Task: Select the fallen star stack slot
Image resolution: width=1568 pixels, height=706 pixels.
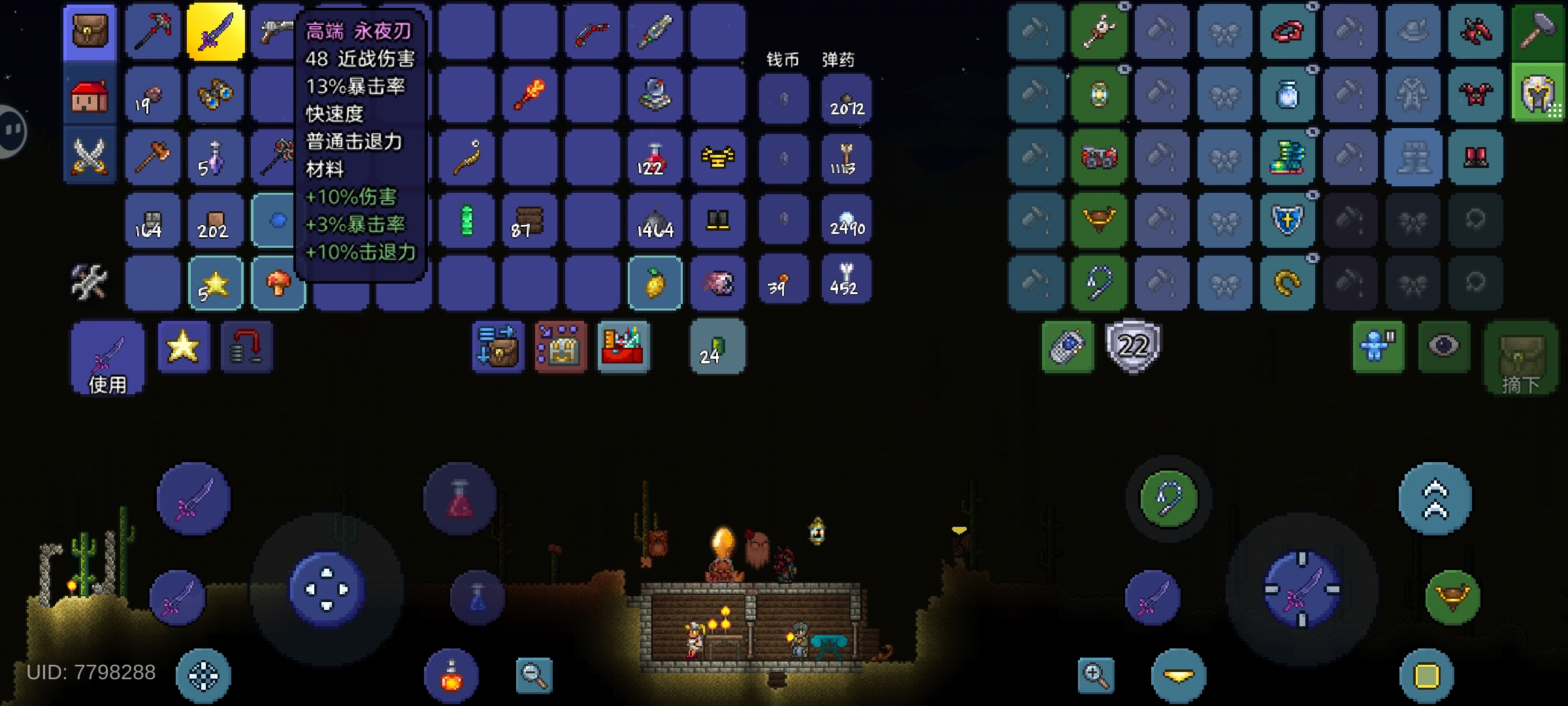Action: (215, 283)
